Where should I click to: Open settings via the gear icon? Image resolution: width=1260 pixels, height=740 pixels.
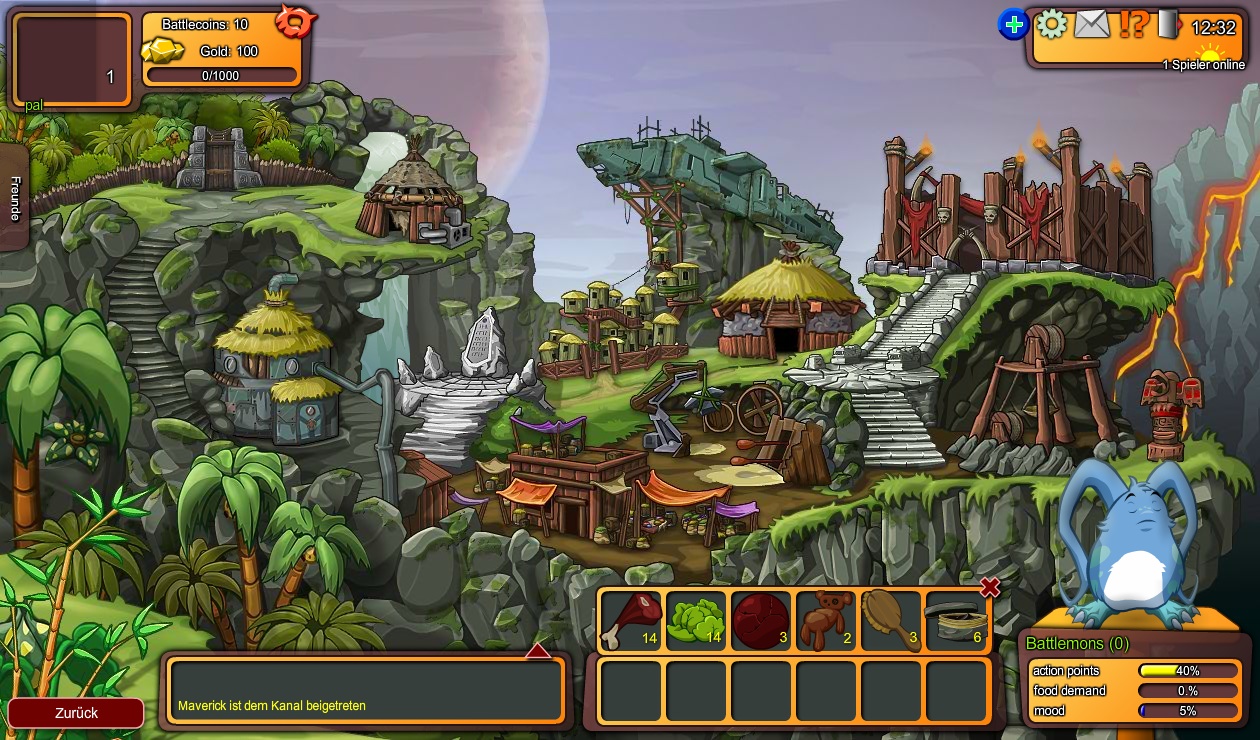coord(1051,23)
